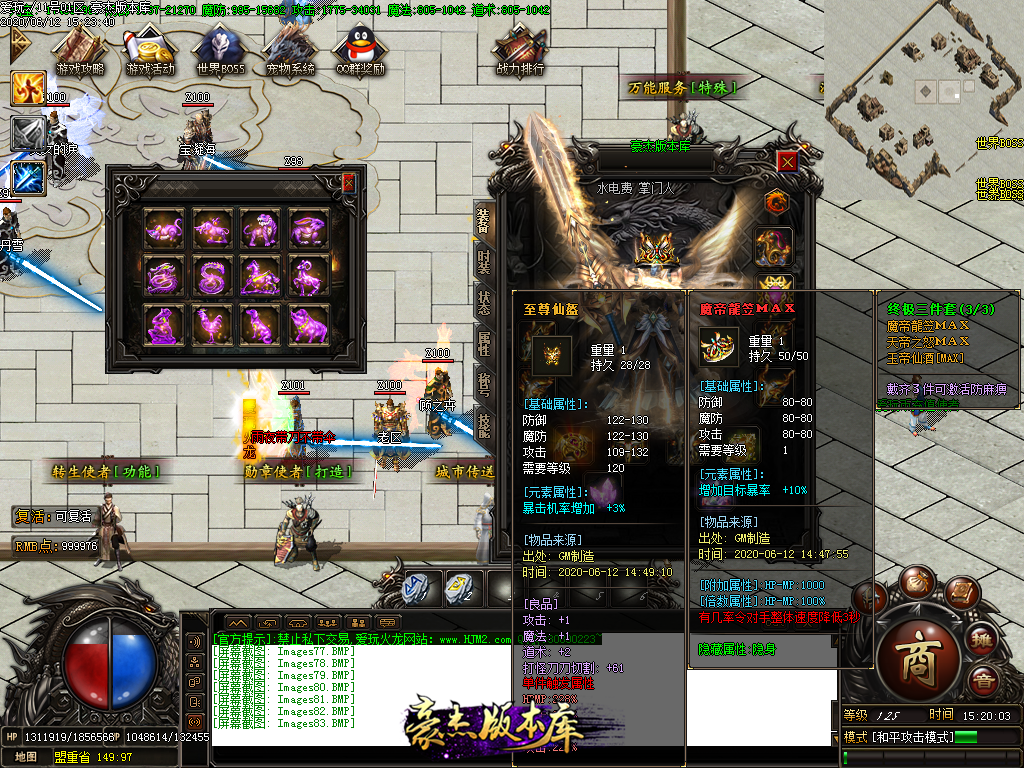Switch to the 状态 status tab

[x=483, y=303]
